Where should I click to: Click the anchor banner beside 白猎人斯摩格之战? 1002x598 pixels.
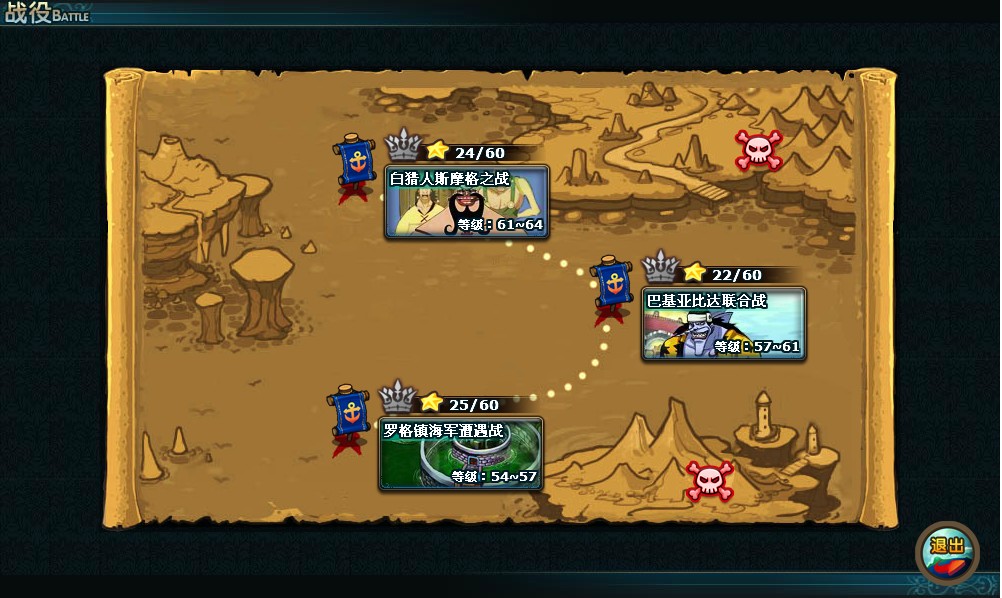[x=353, y=163]
